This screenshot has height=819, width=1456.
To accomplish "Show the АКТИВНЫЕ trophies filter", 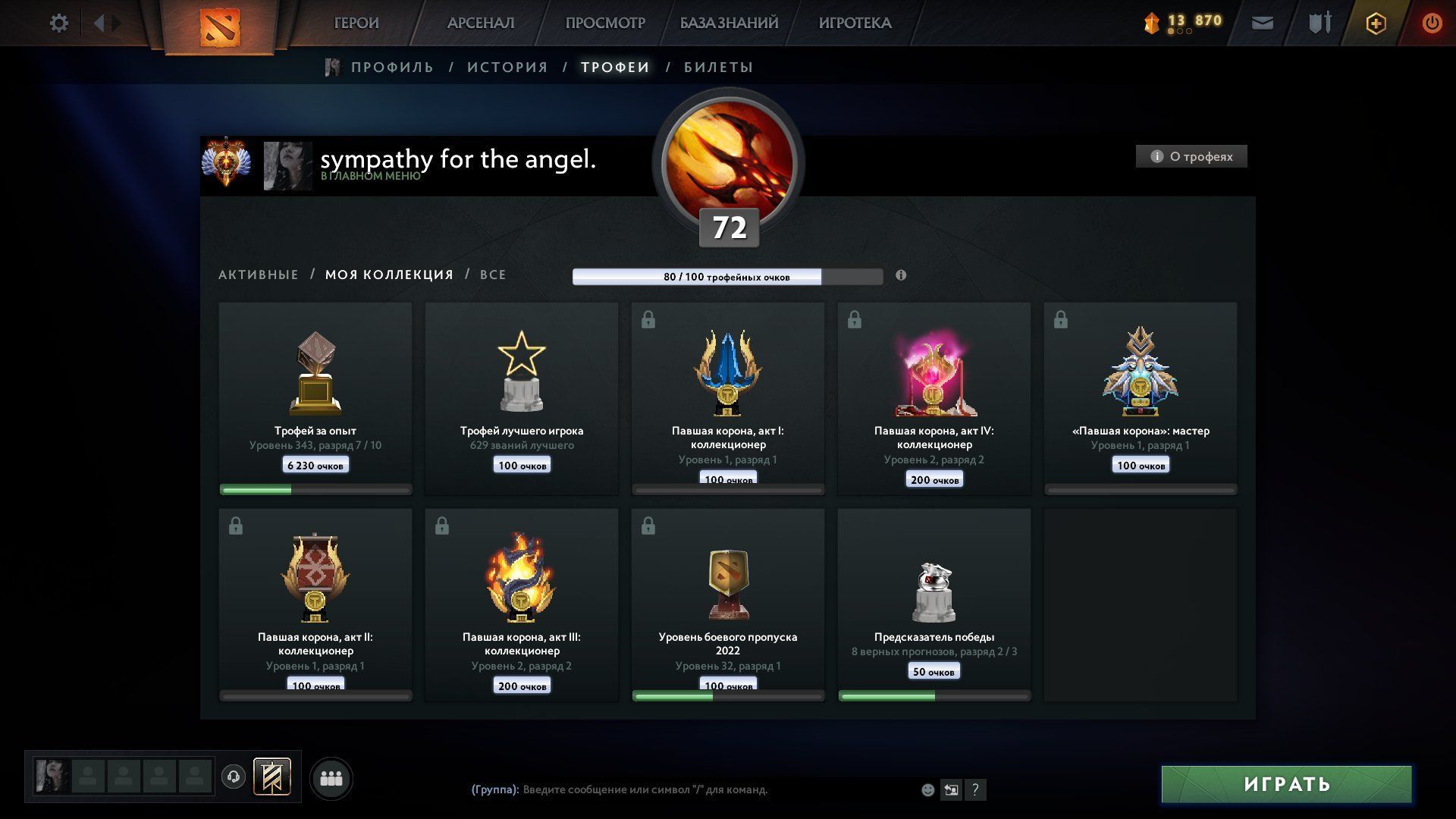I will tap(259, 275).
